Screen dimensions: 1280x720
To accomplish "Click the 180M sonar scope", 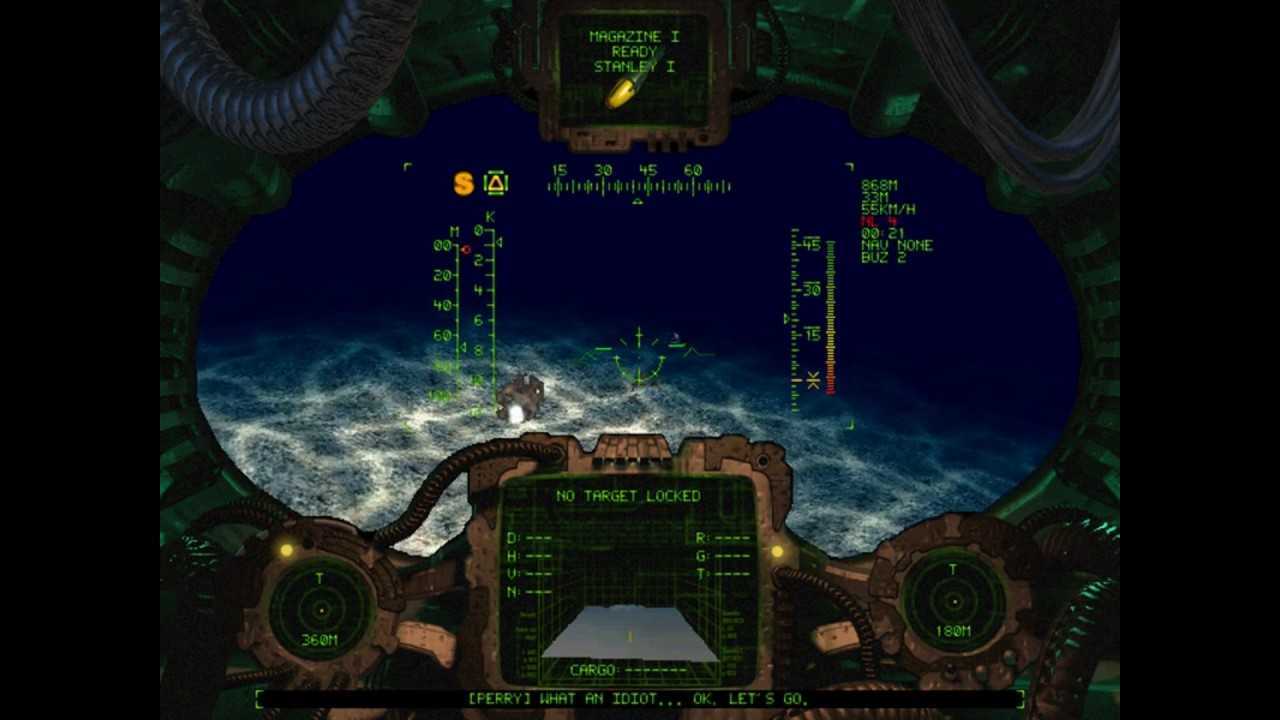I will tap(953, 601).
